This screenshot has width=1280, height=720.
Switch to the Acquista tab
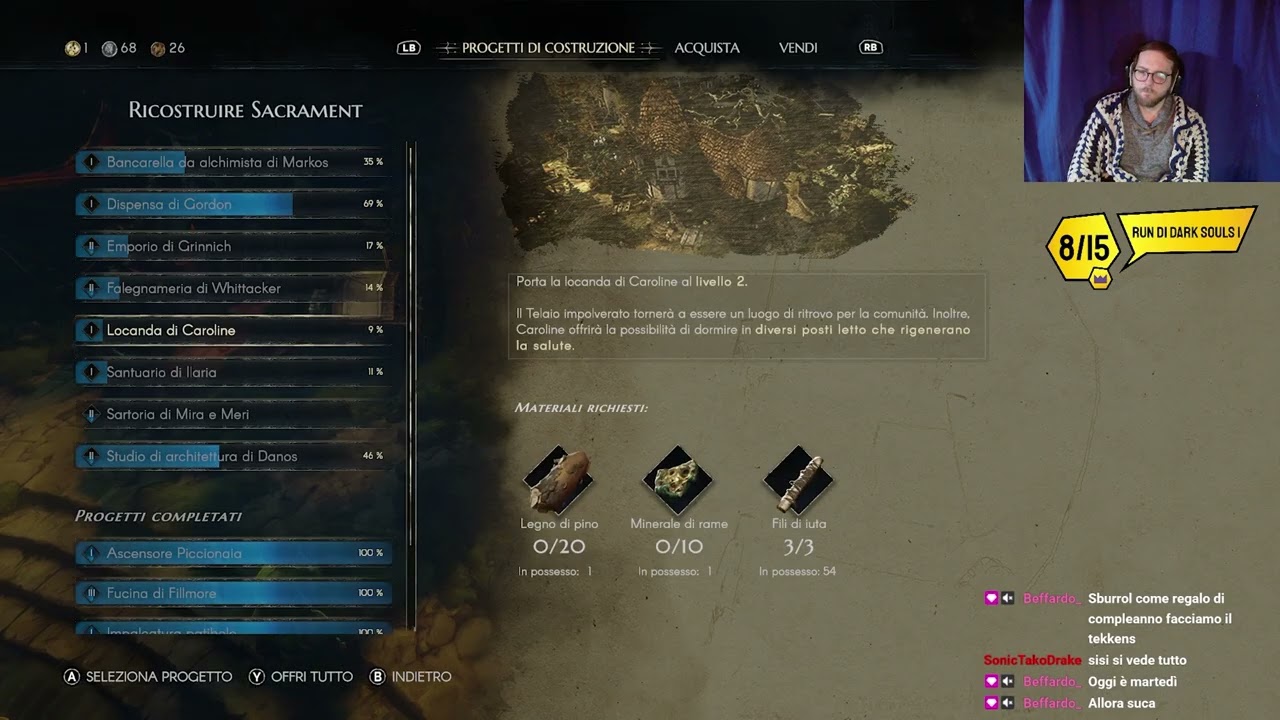click(x=707, y=48)
